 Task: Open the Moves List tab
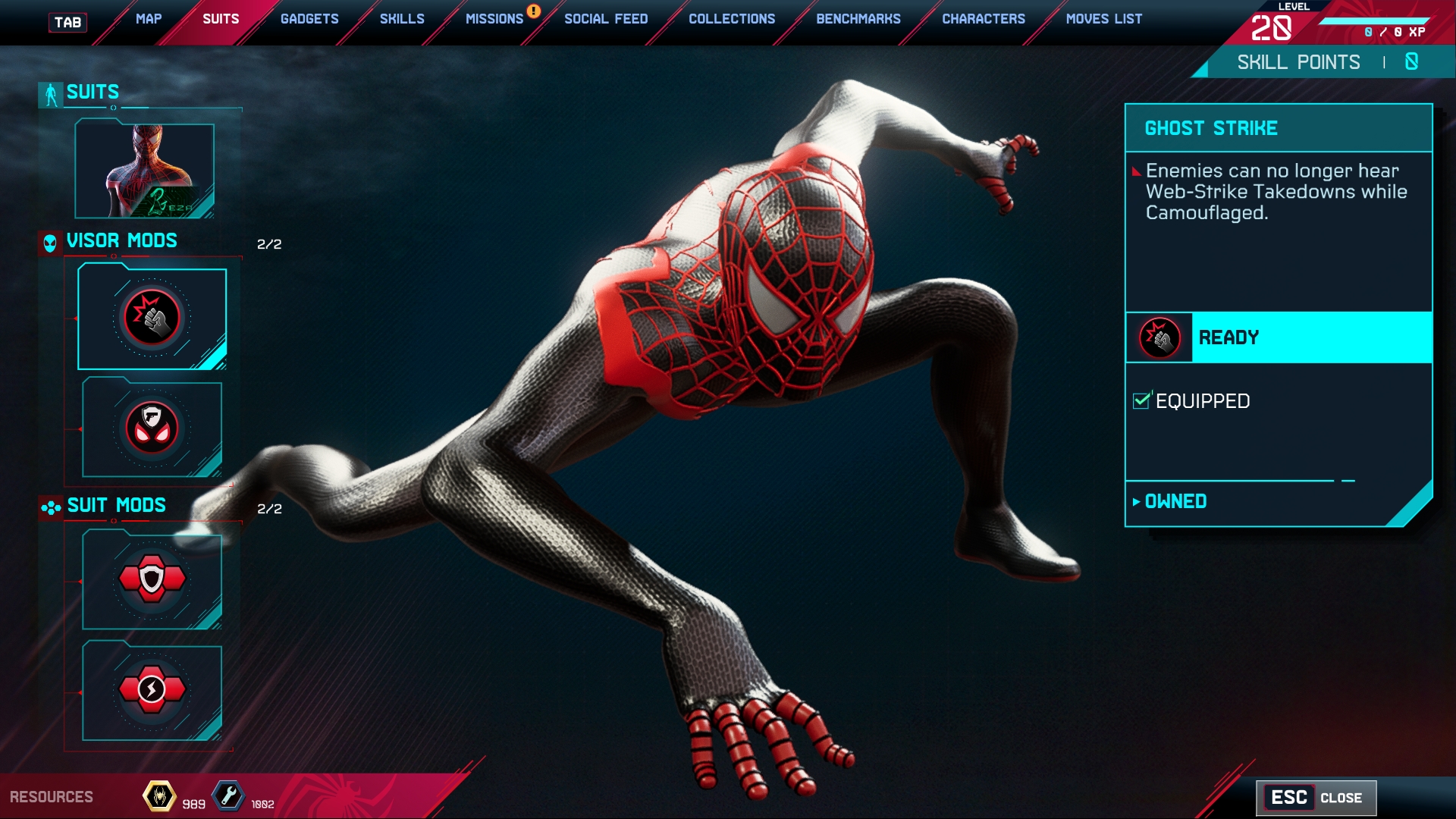[1104, 19]
